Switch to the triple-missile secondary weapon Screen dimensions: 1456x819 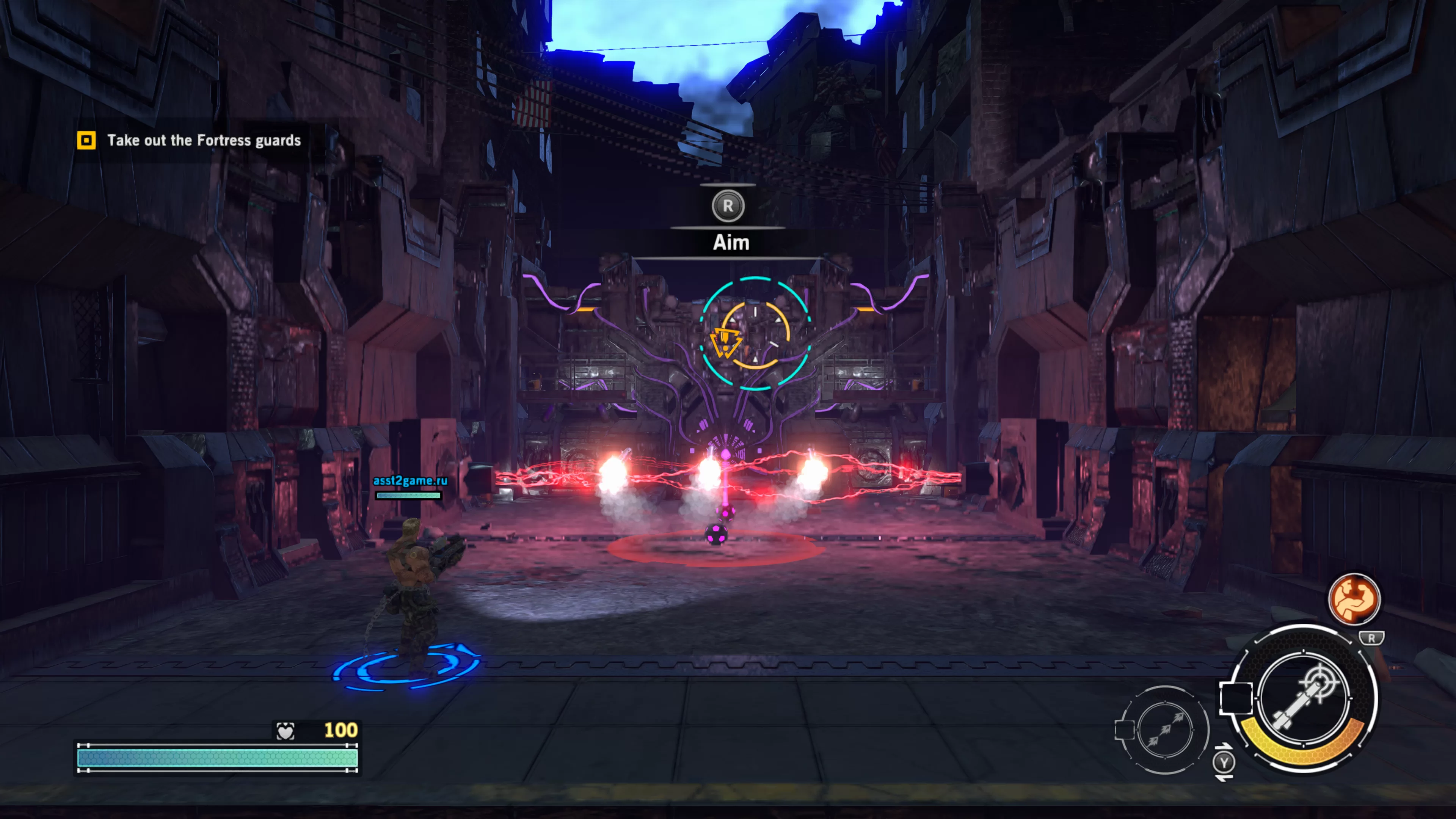tap(1164, 729)
